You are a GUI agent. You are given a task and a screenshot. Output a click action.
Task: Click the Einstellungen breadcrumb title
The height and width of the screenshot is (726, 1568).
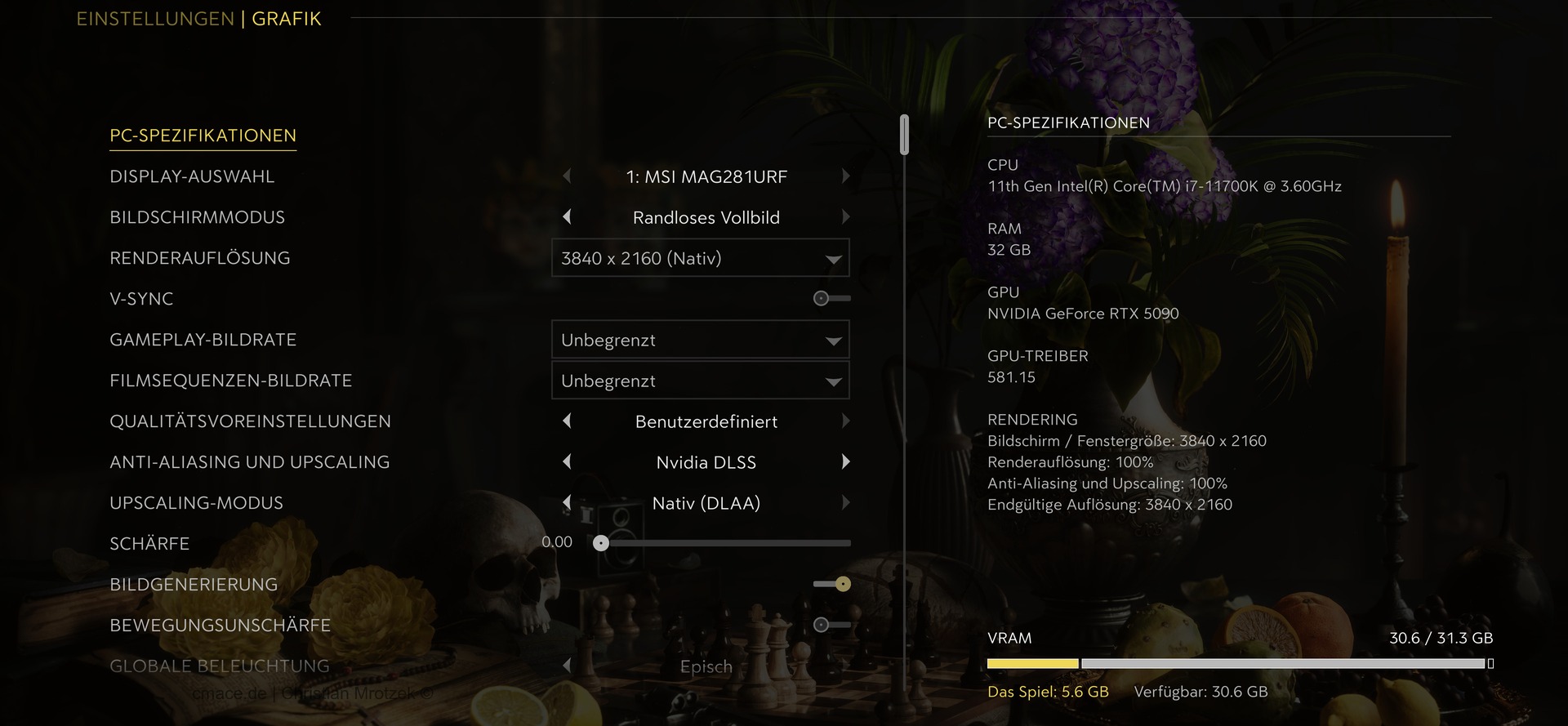tap(155, 19)
